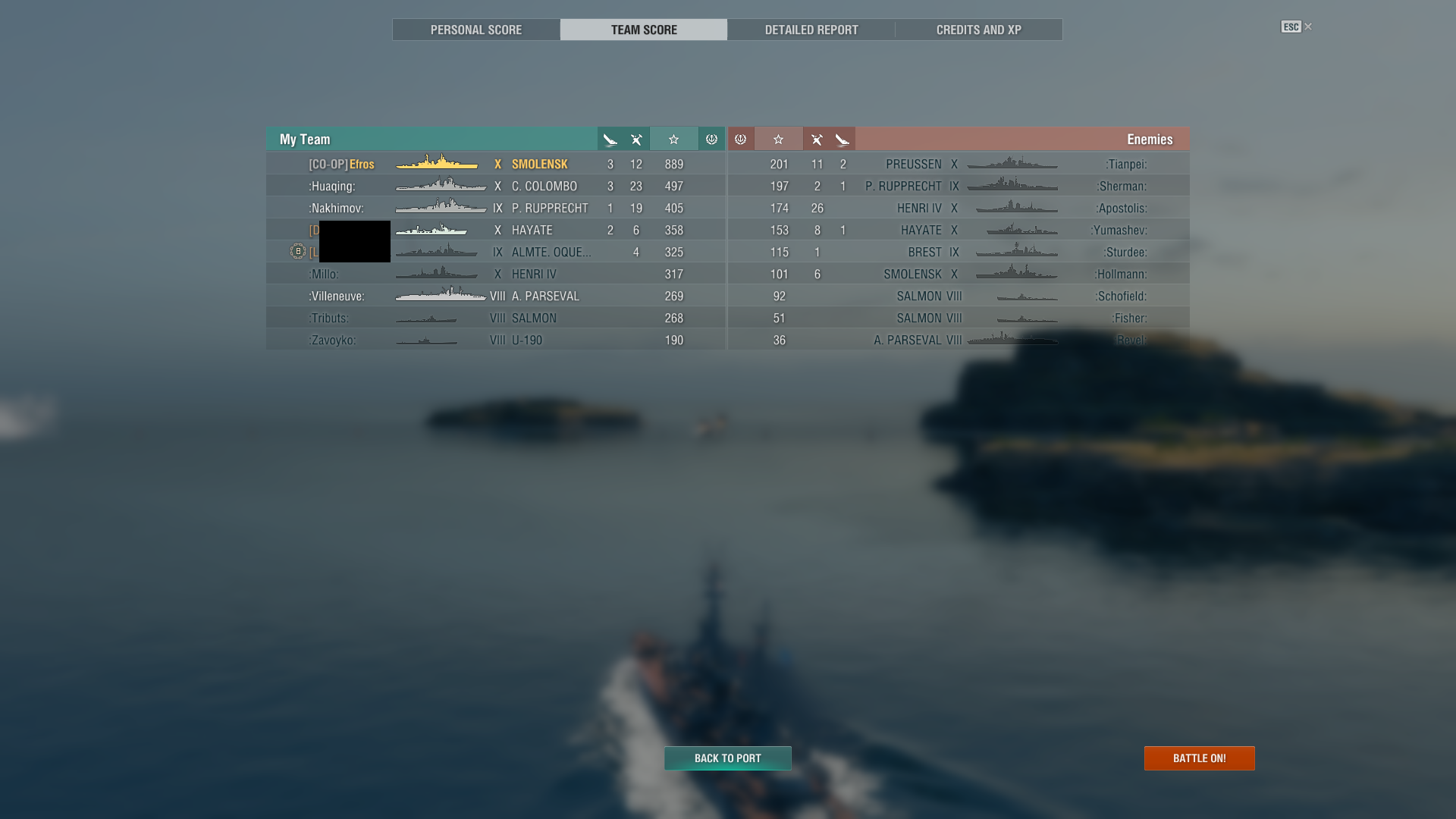Select the star score icon above My Team column
This screenshot has height=819, width=1456.
point(674,139)
